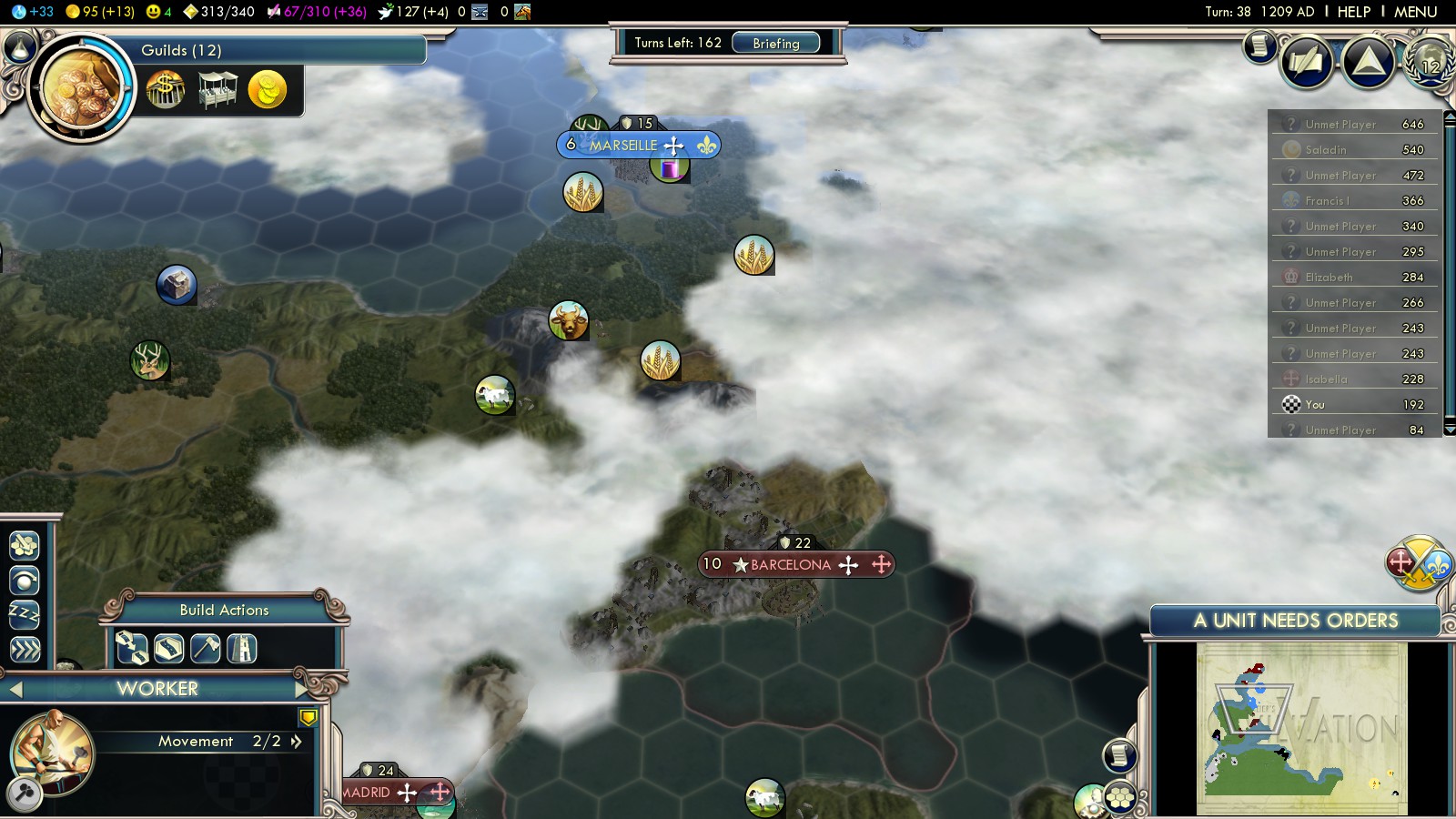This screenshot has width=1456, height=819.
Task: Put the worker to sleep
Action: click(x=25, y=614)
